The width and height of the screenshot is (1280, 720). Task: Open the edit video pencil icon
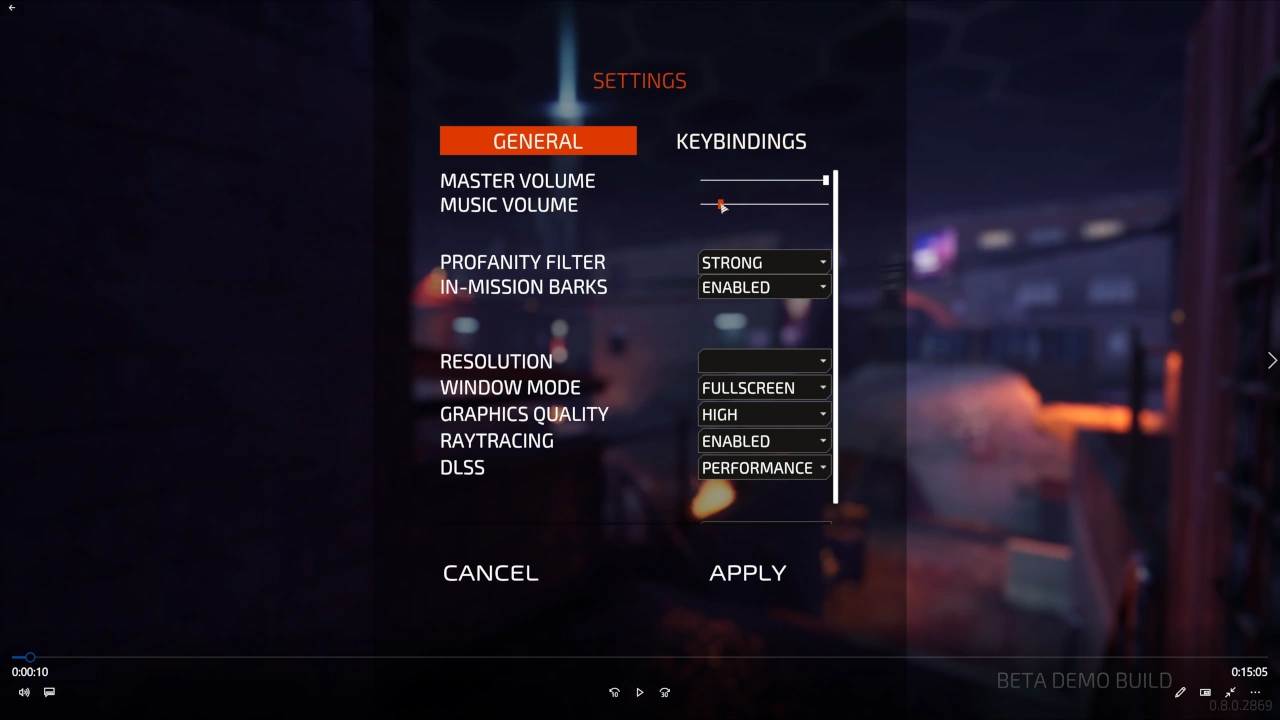(1180, 692)
